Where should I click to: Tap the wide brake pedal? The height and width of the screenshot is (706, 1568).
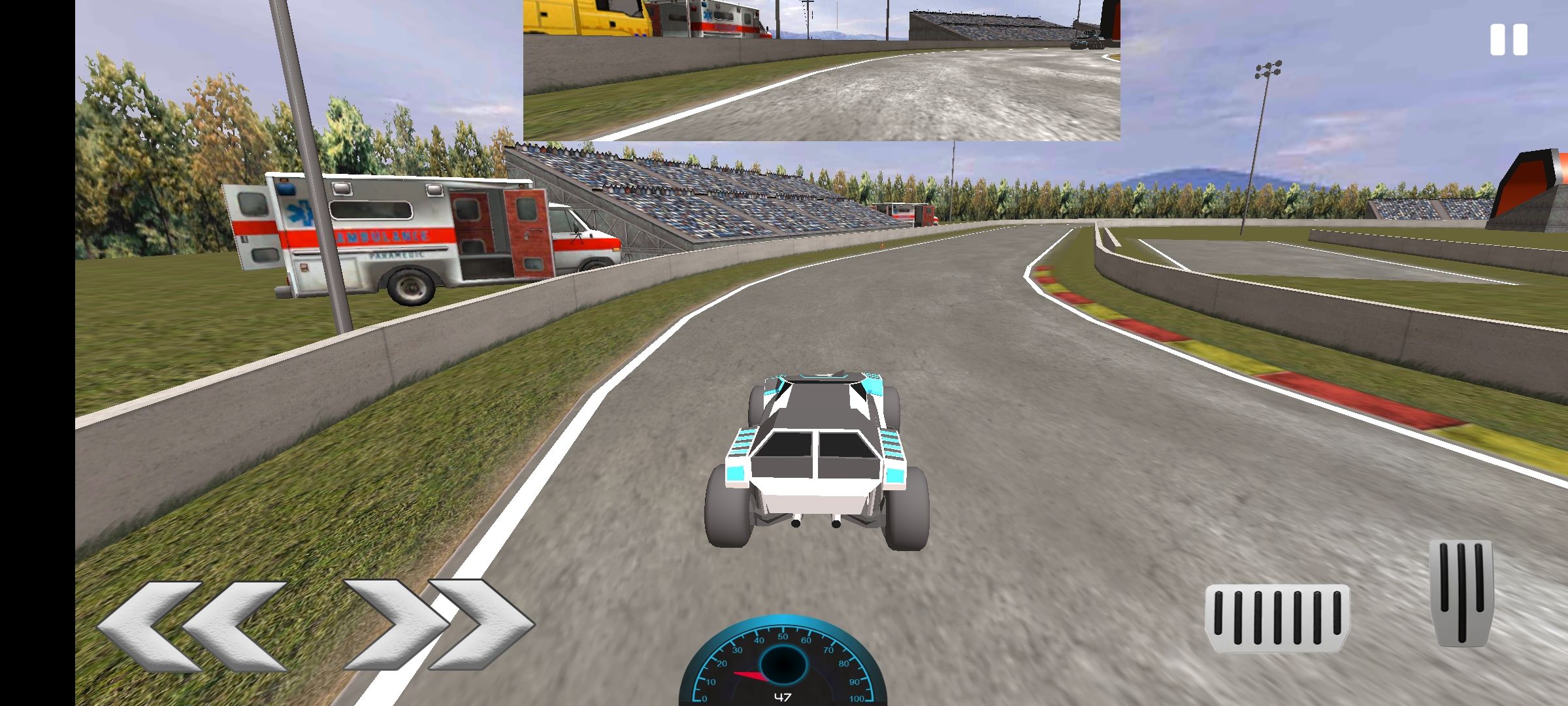click(x=1277, y=618)
